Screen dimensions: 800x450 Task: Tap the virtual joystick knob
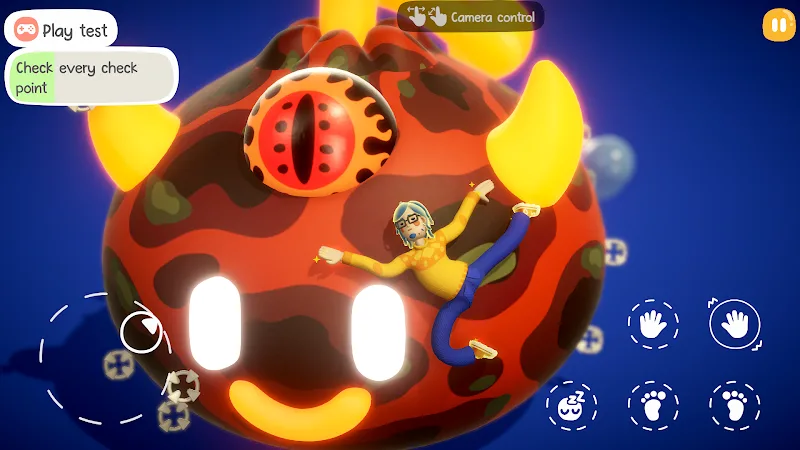[141, 331]
